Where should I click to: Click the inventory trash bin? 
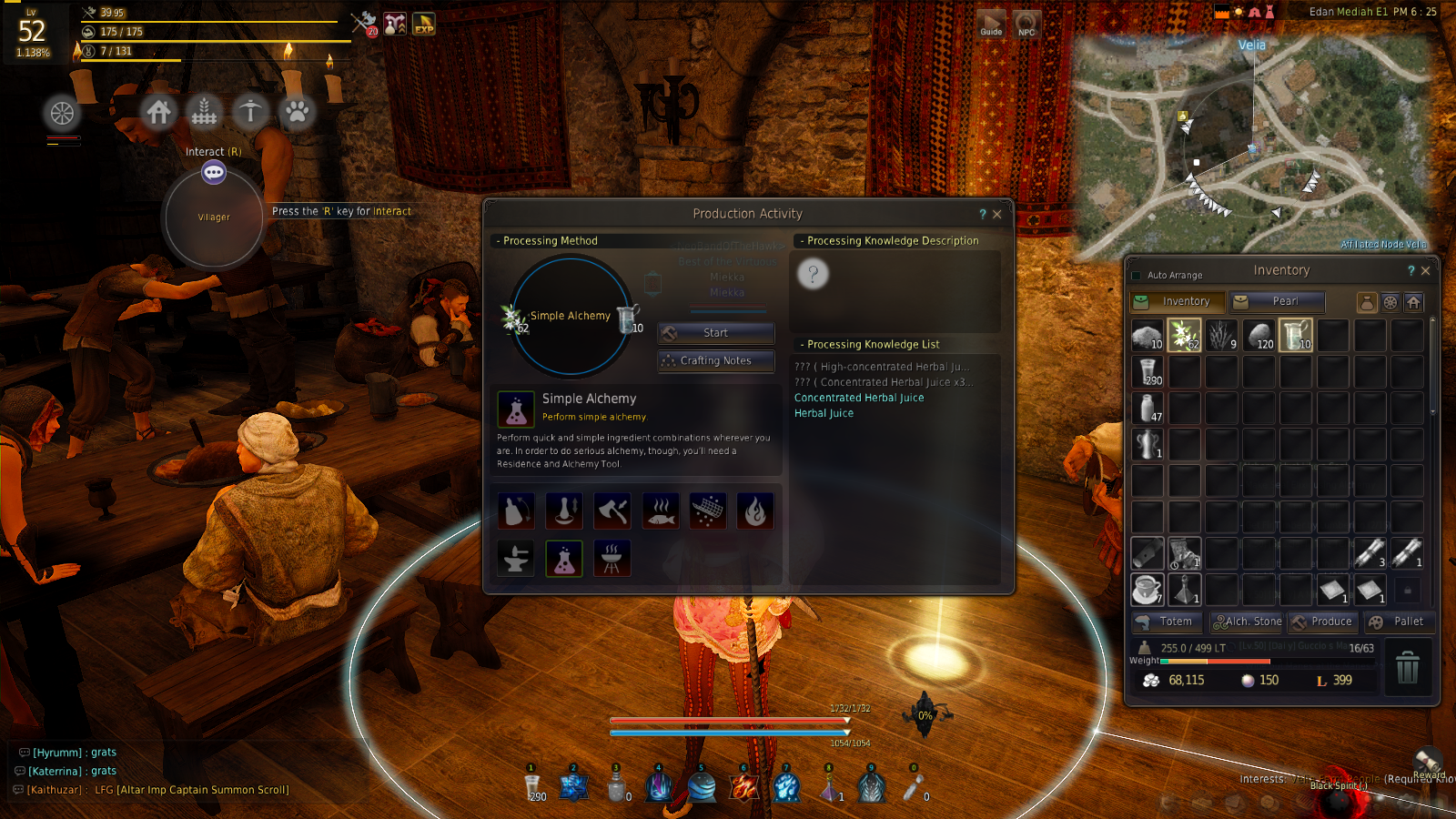pos(1407,667)
